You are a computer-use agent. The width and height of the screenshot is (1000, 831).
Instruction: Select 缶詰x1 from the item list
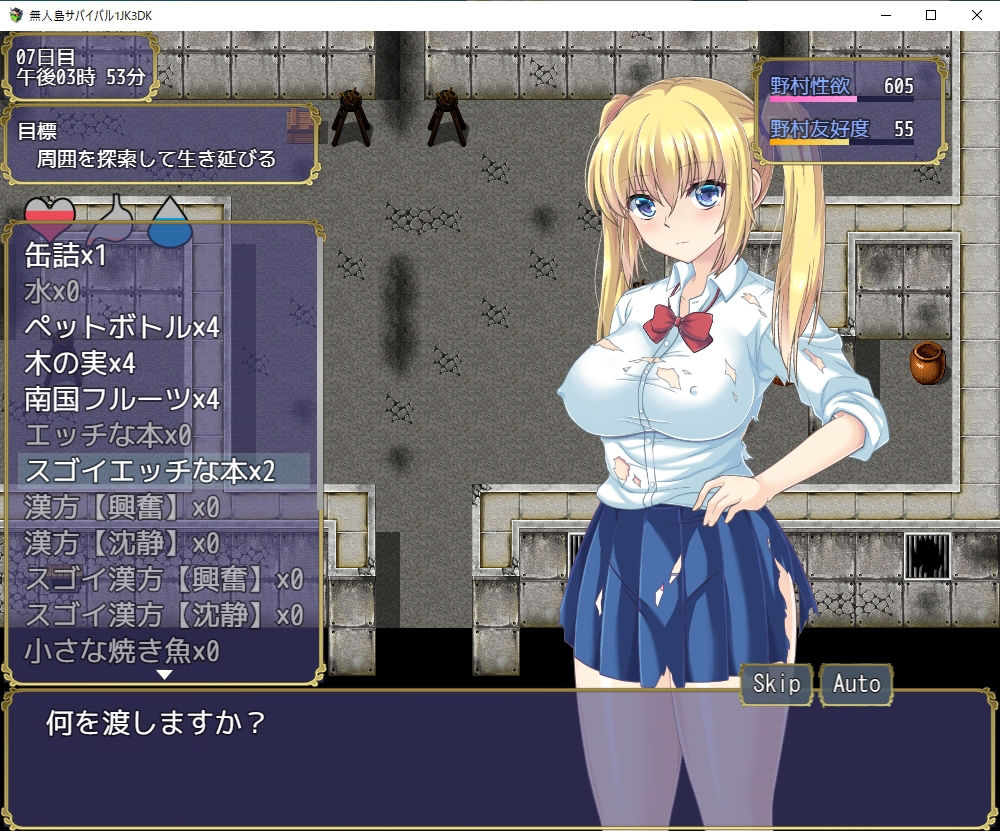pos(66,256)
